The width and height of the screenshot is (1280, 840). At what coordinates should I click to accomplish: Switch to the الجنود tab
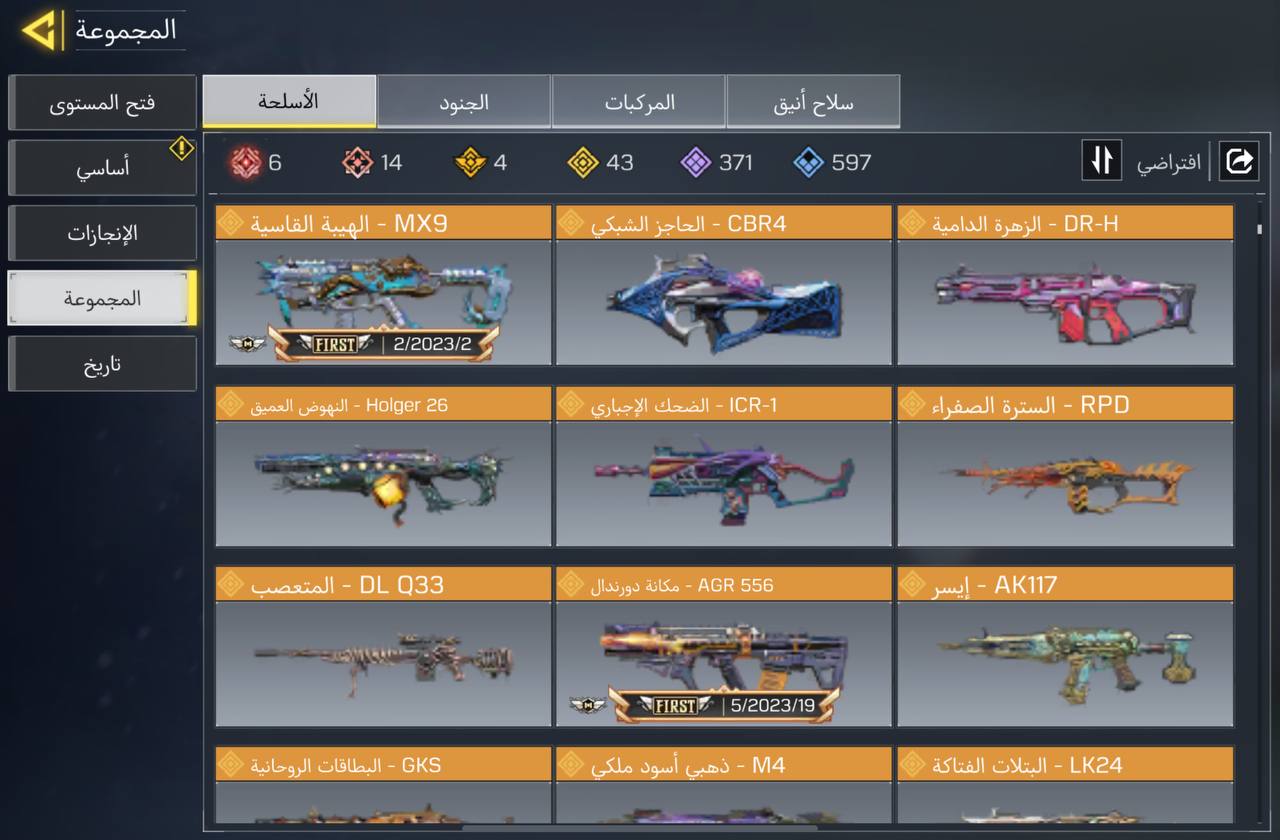coord(464,102)
